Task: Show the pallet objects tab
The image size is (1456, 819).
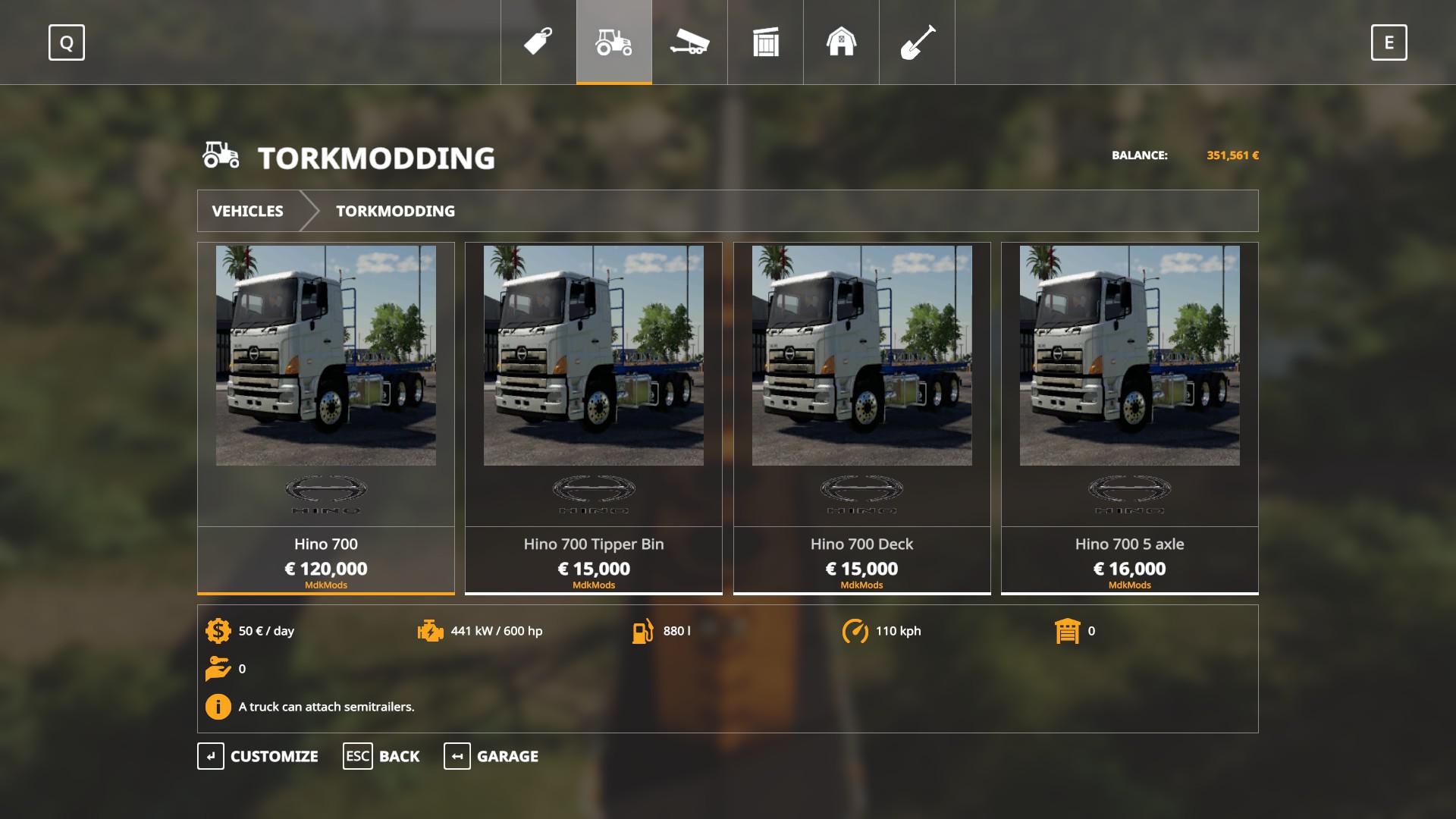Action: pyautogui.click(x=766, y=42)
